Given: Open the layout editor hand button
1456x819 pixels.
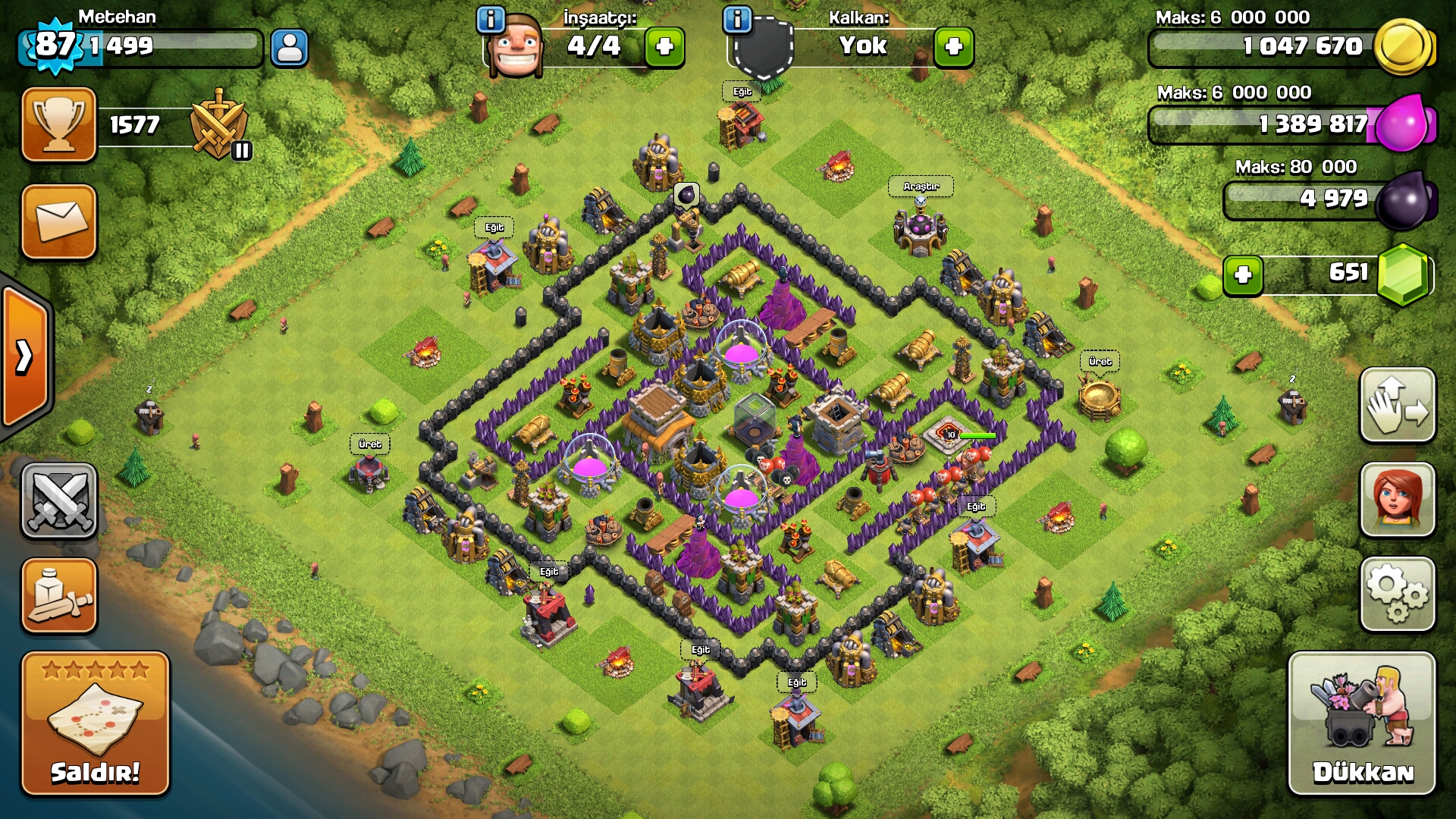Looking at the screenshot, I should (x=1398, y=405).
